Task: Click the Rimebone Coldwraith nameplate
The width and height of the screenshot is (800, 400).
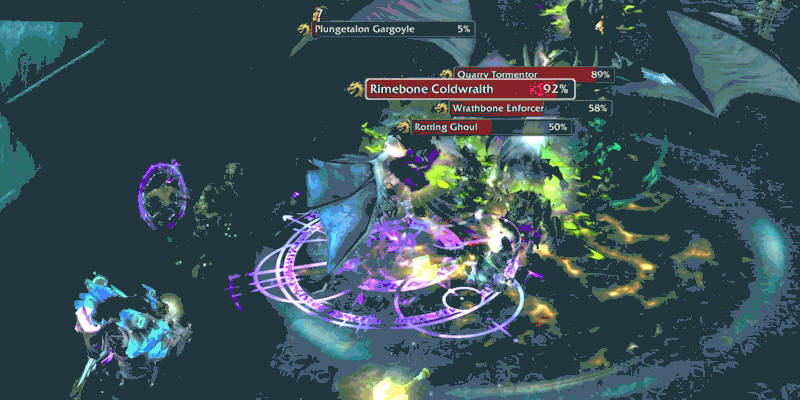Action: click(x=470, y=89)
